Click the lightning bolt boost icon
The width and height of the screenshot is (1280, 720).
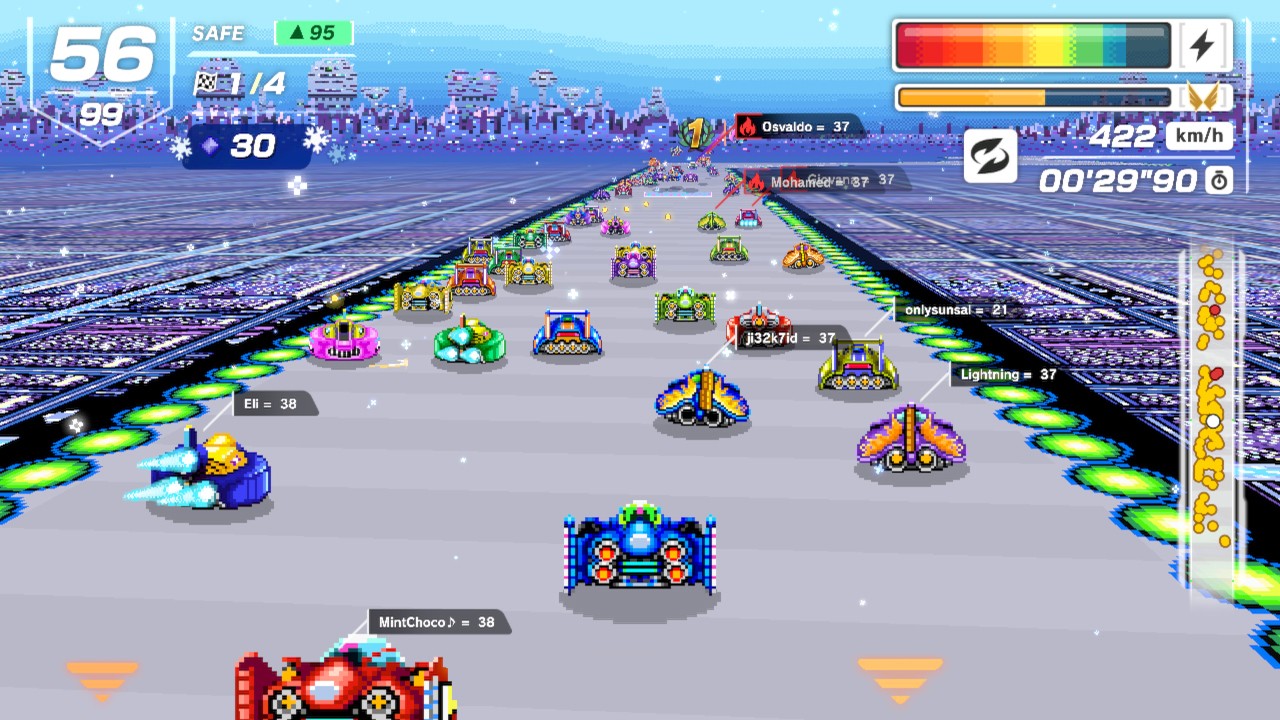point(1203,45)
